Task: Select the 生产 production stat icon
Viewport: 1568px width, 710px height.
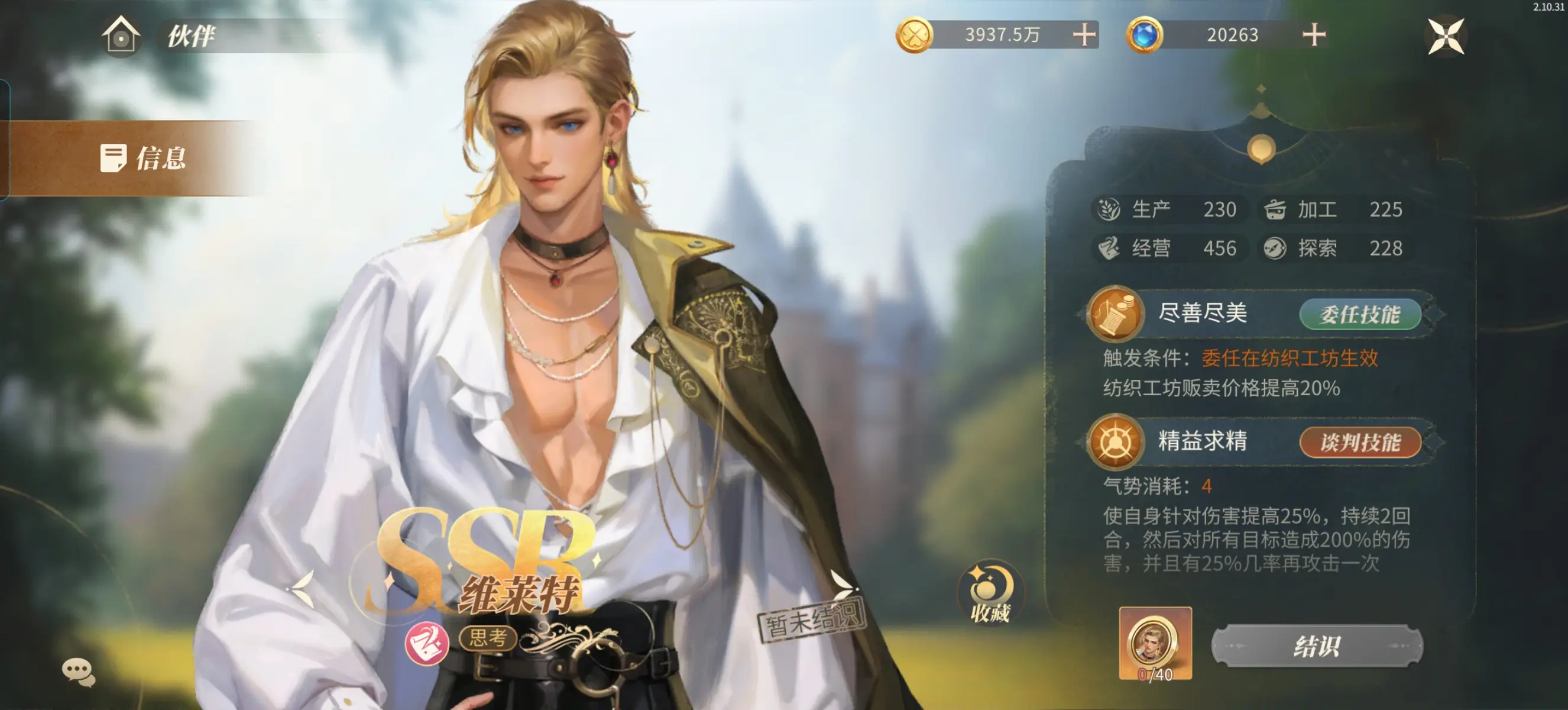Action: coord(1110,209)
